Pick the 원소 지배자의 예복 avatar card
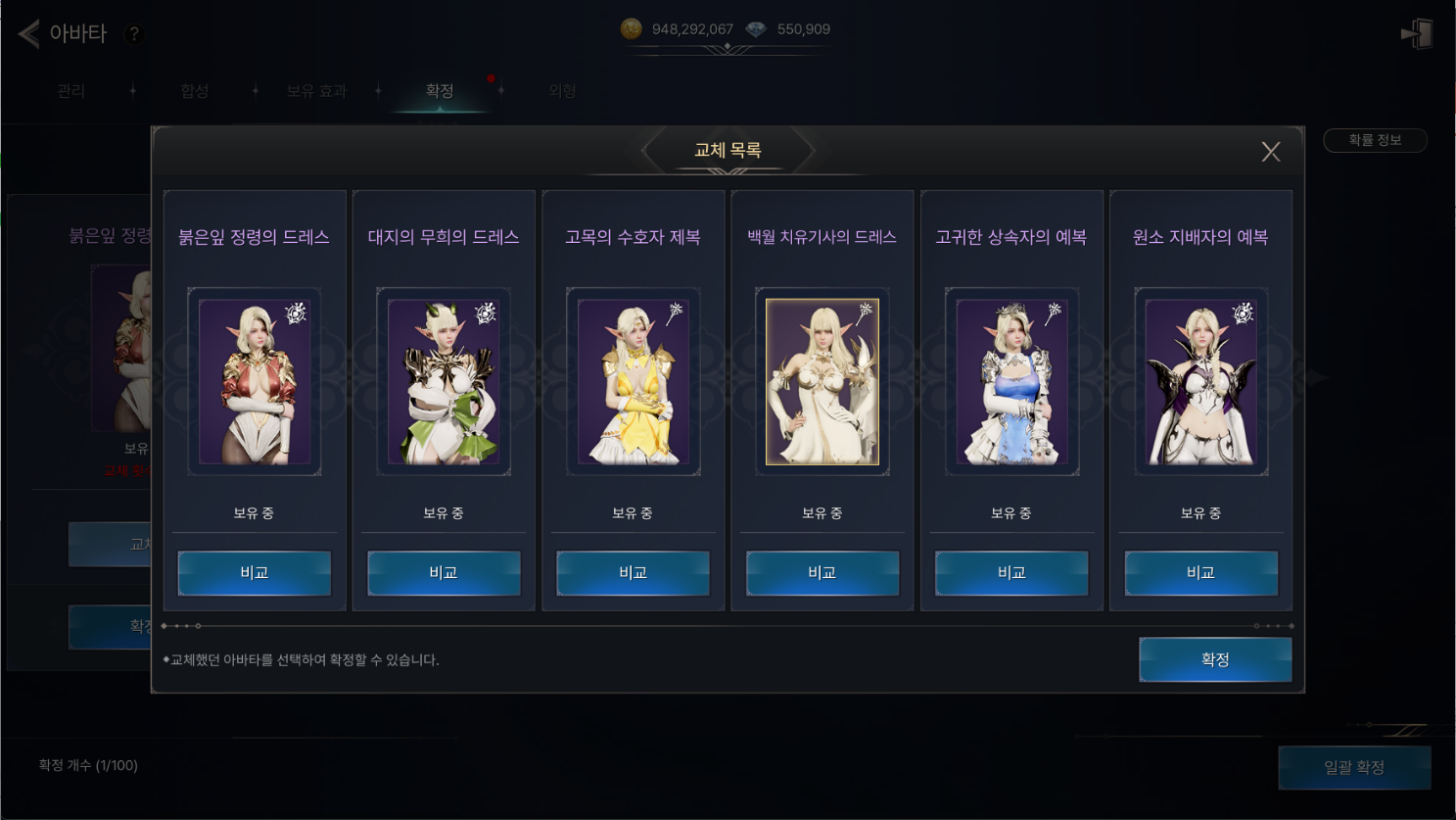The height and width of the screenshot is (820, 1456). (1200, 382)
